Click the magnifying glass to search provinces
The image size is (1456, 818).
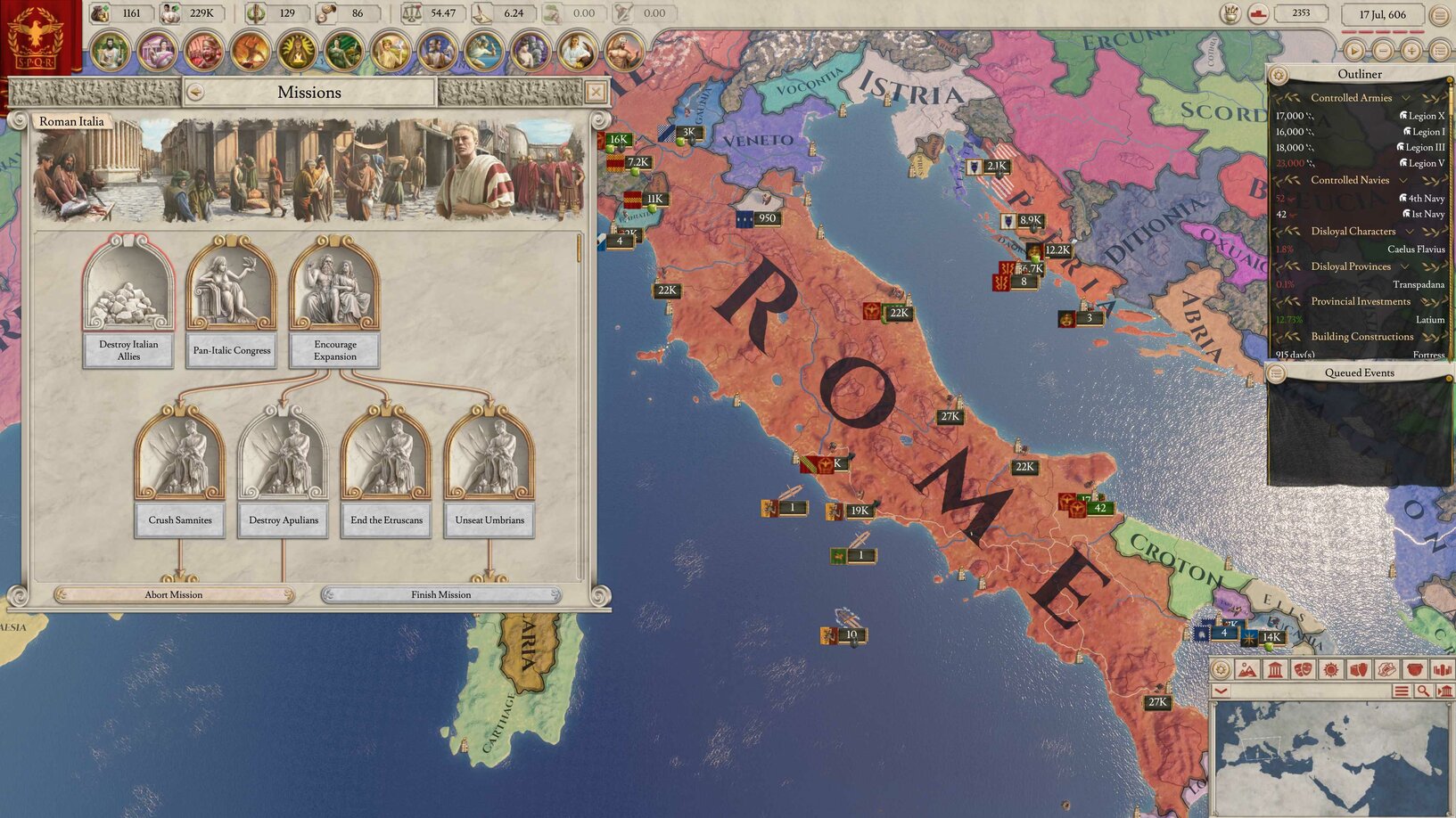click(1423, 691)
